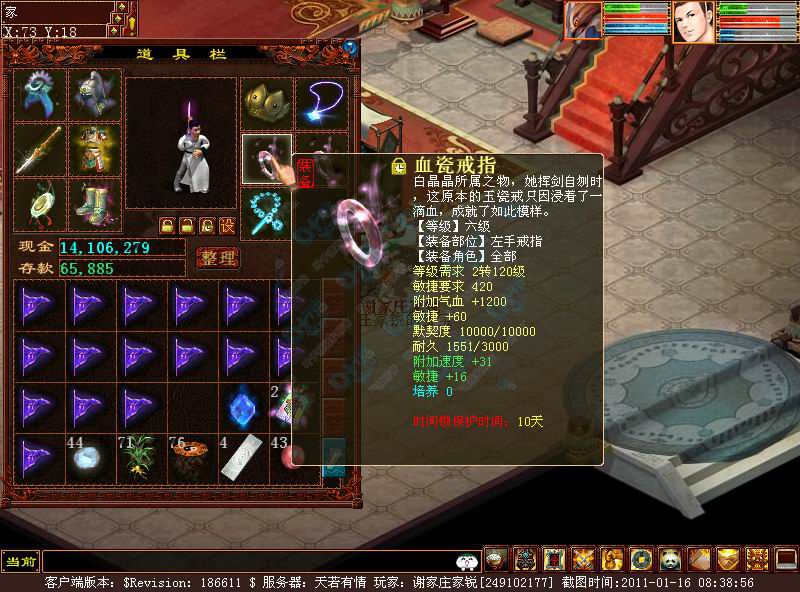The image size is (800, 592).
Task: Click the player portrait at top
Action: coord(691,22)
